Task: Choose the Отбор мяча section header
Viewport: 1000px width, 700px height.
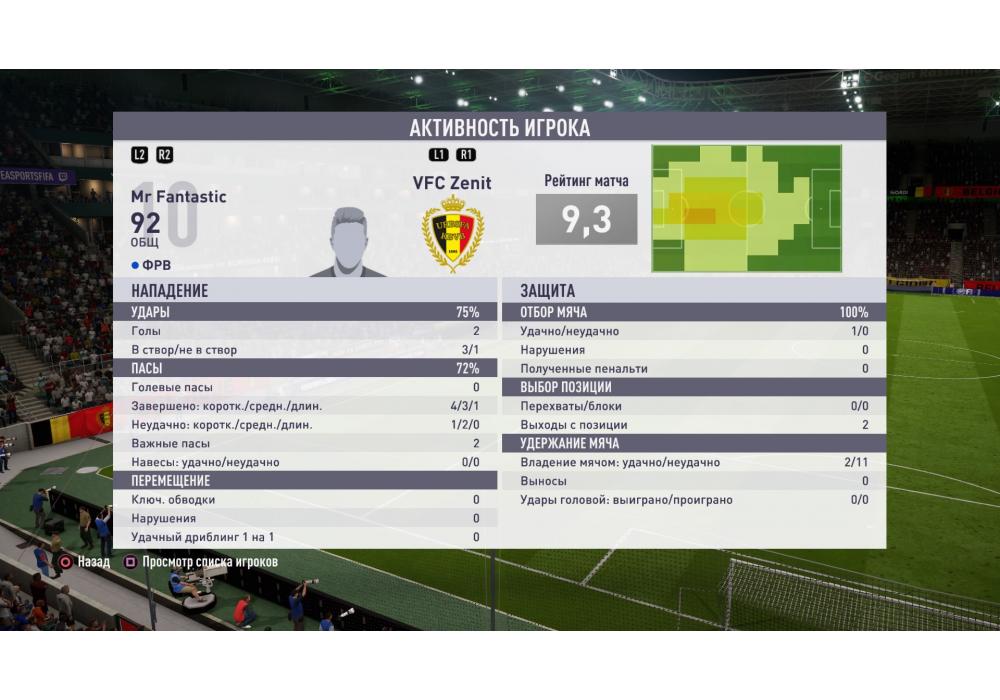Action: click(694, 312)
